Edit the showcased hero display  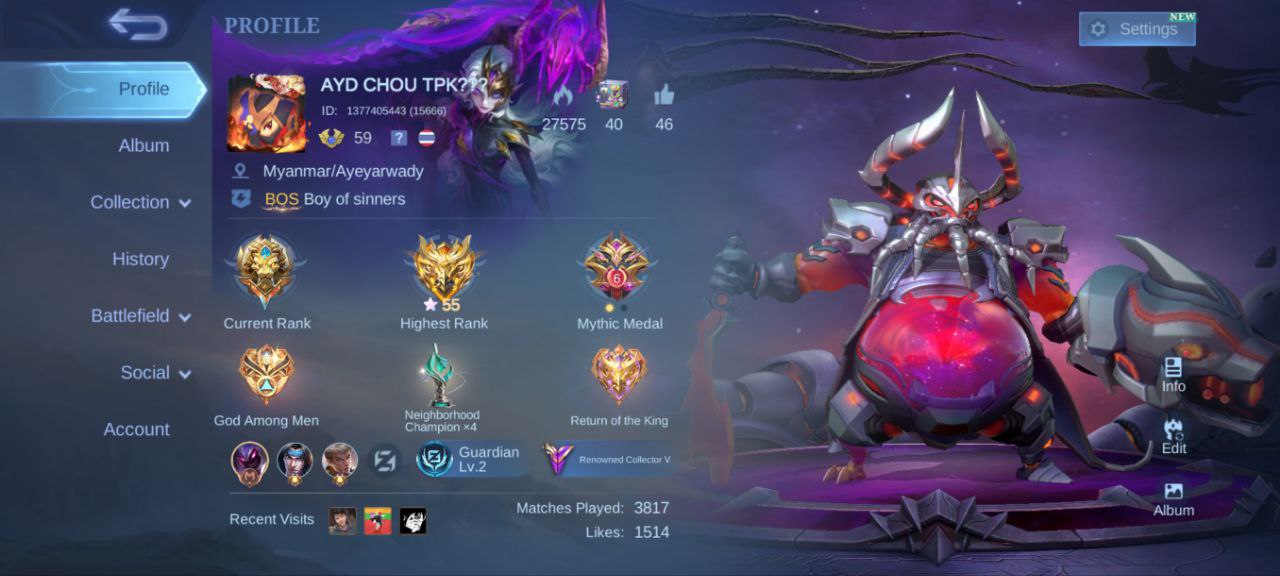click(x=1173, y=437)
